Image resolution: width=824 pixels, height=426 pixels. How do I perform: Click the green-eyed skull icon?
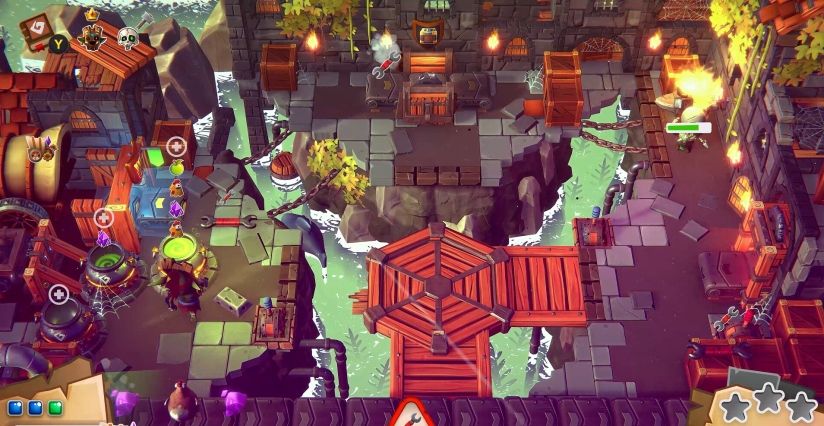coord(128,38)
